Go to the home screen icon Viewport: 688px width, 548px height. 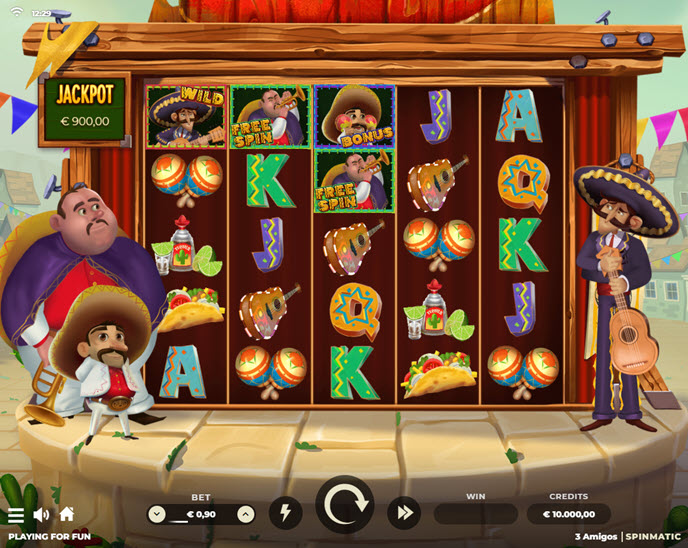pos(67,514)
